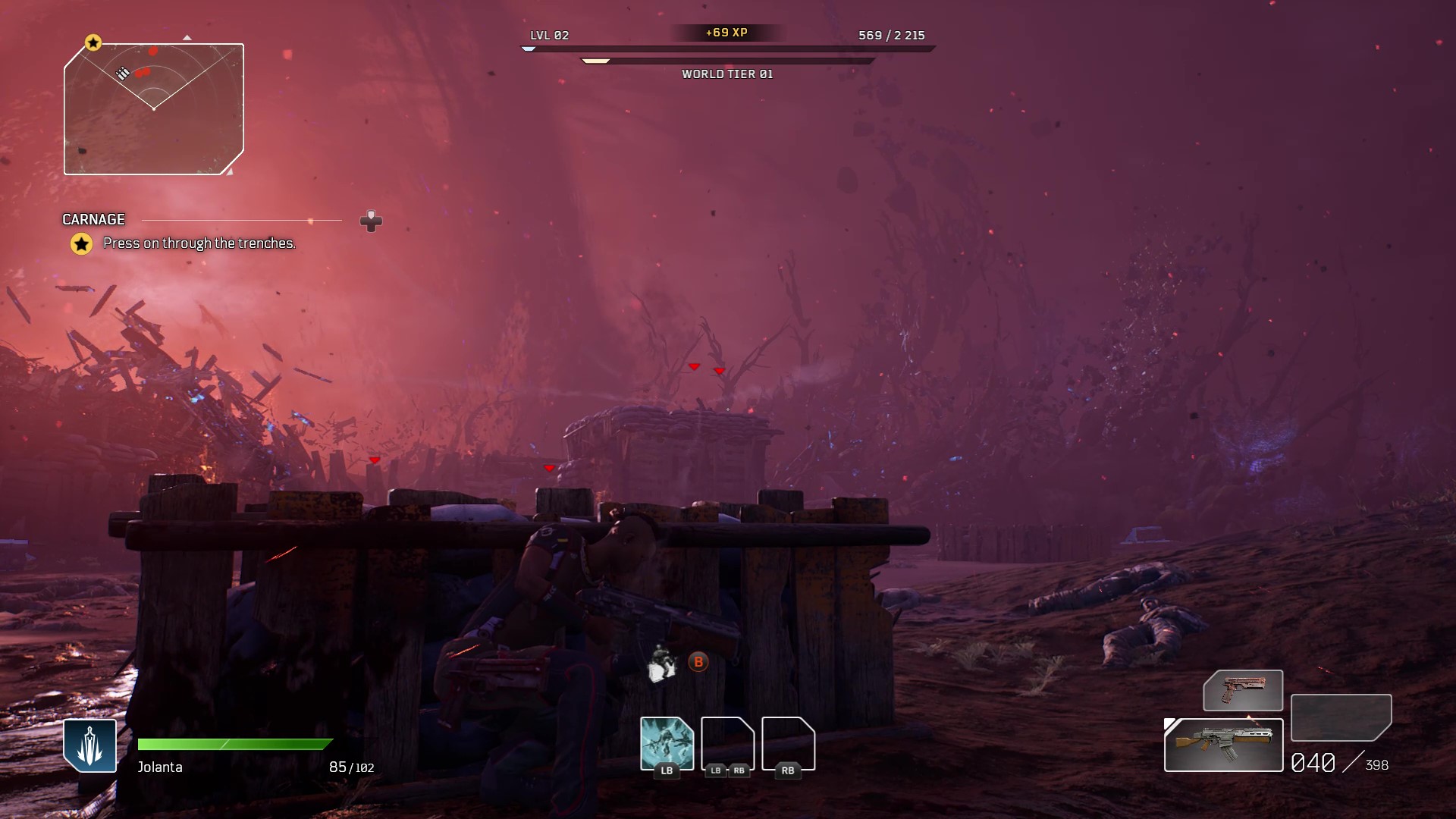1456x819 pixels.
Task: Switch to the pistol sidearm slot
Action: (1243, 690)
